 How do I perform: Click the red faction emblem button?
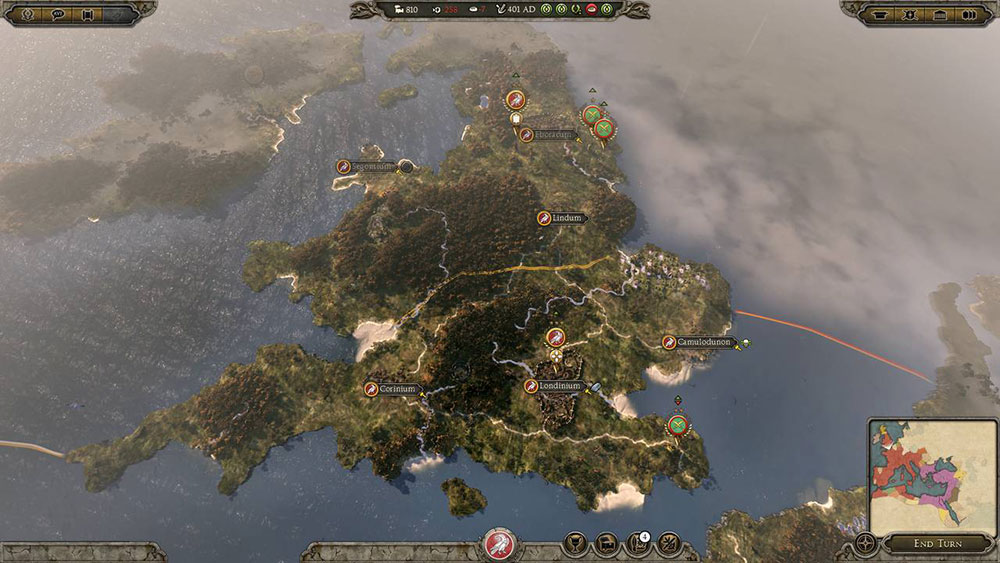point(498,544)
